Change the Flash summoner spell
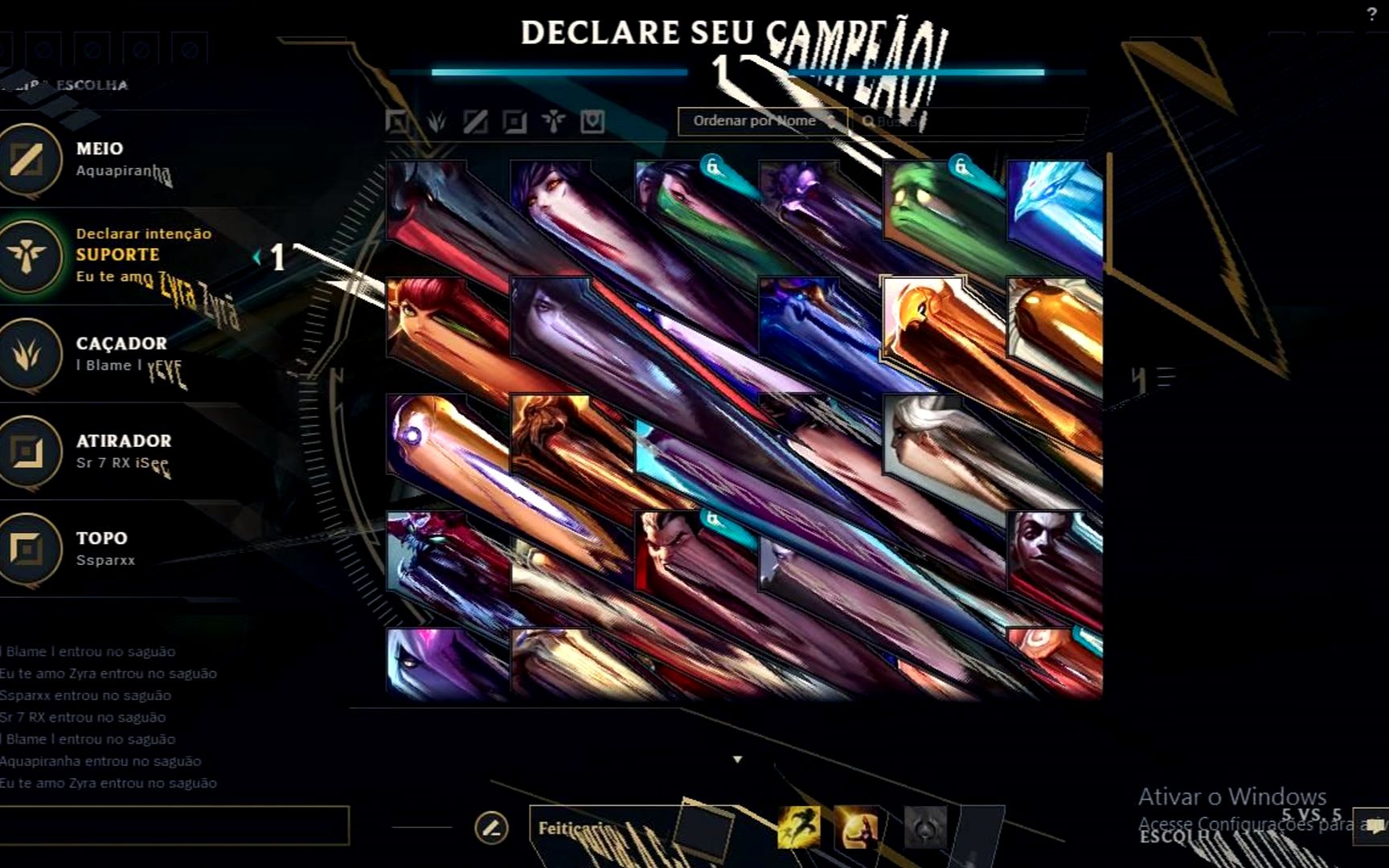The height and width of the screenshot is (868, 1389). point(799,827)
